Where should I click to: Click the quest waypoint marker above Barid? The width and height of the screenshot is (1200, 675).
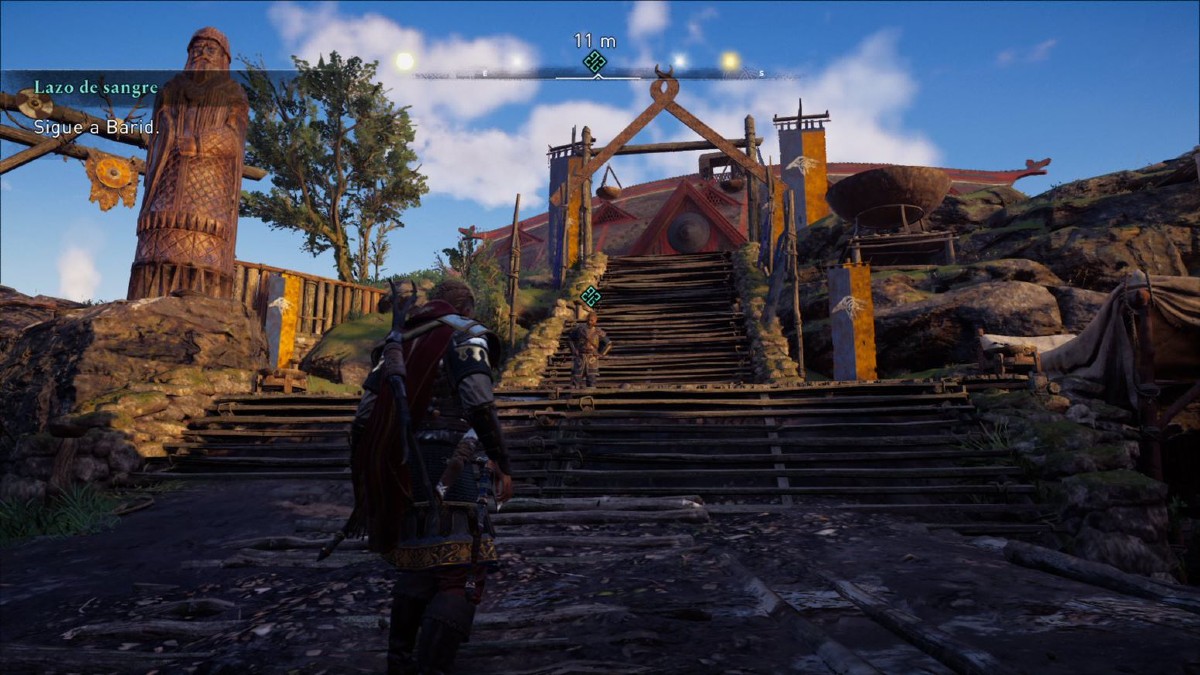click(x=591, y=296)
